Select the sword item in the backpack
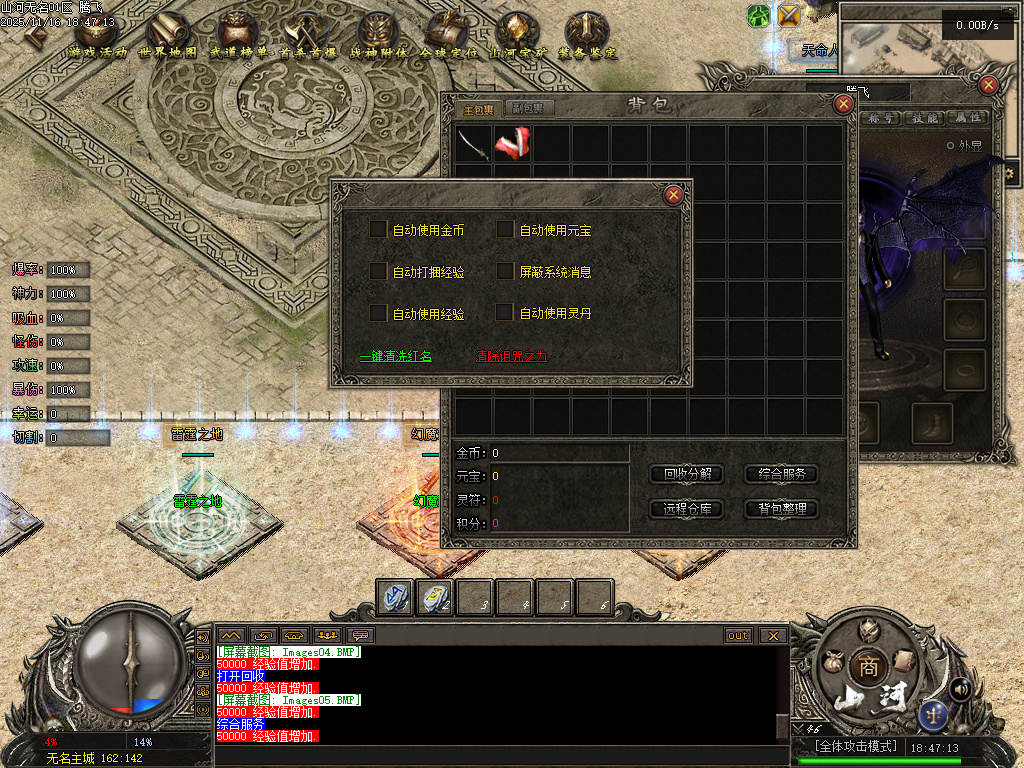 [x=474, y=143]
